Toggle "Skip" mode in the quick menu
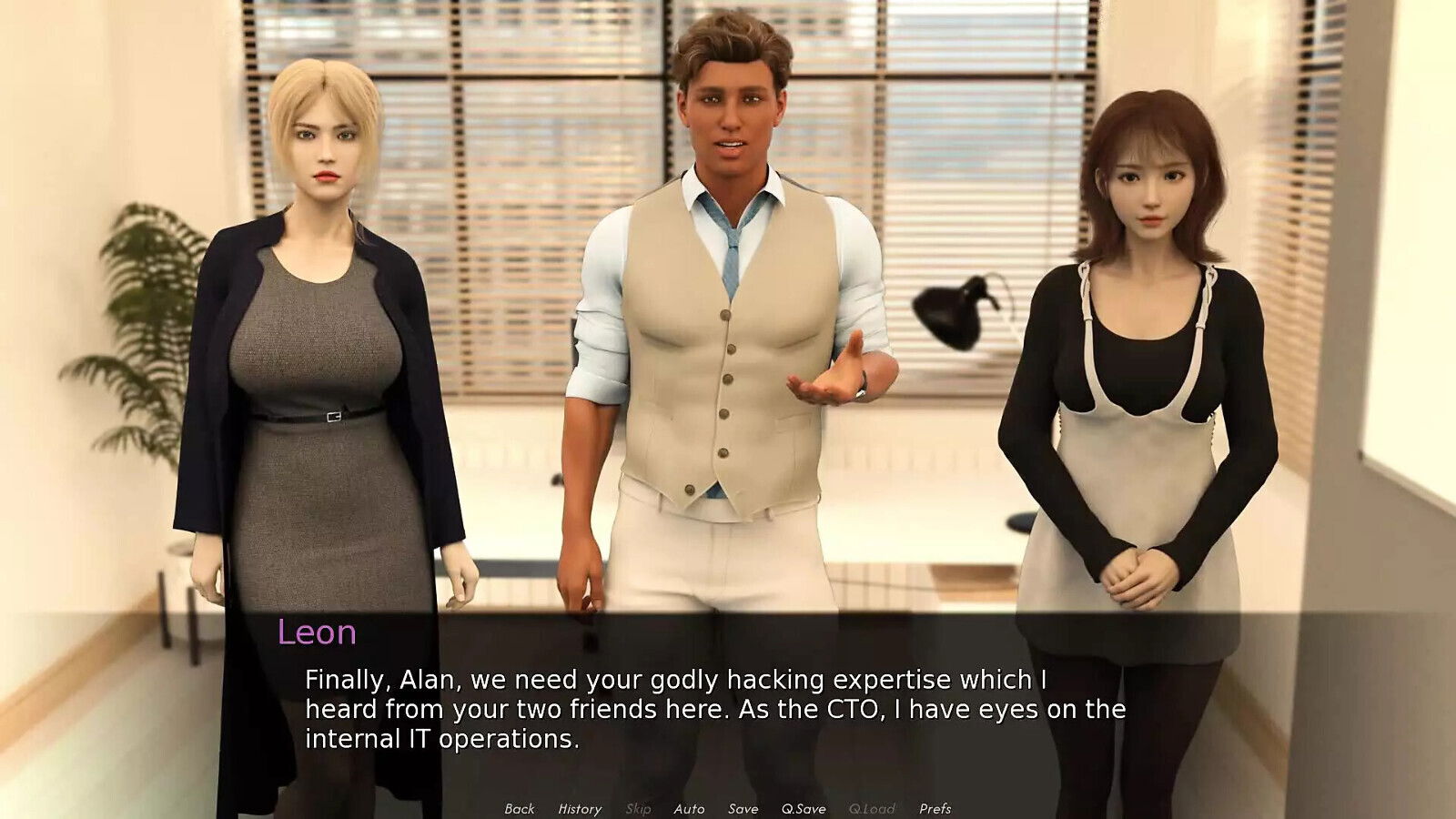 pyautogui.click(x=637, y=808)
